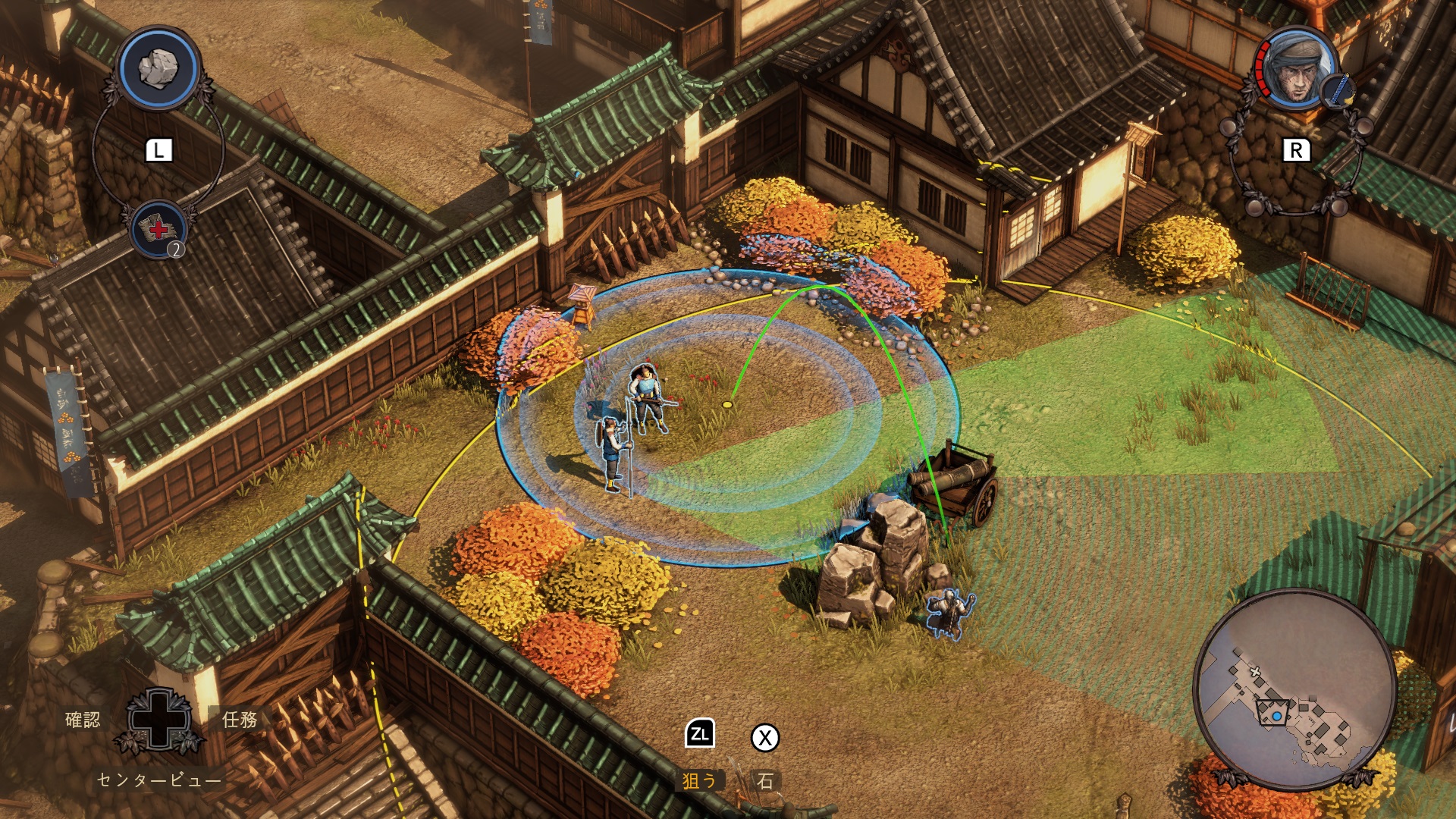Viewport: 1456px width, 819px height.
Task: Select the 狙う aim action label
Action: click(x=699, y=780)
